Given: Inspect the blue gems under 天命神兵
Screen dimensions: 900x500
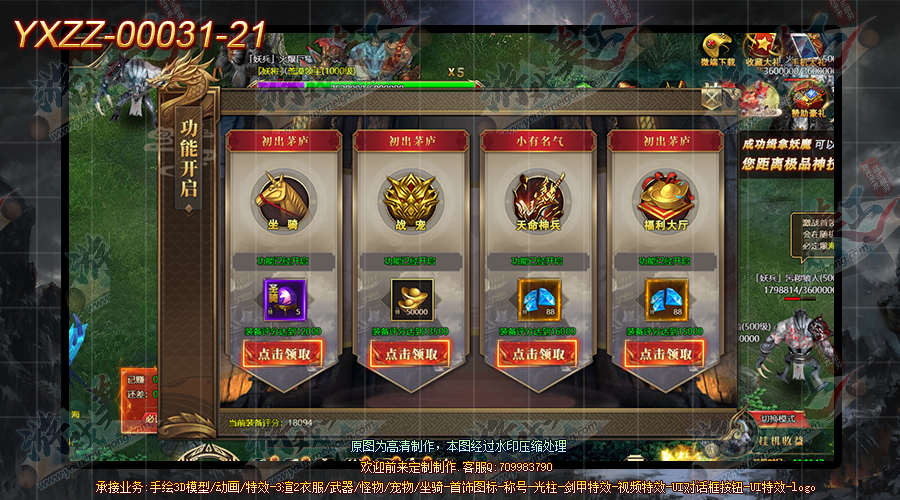Looking at the screenshot, I should coord(537,299).
